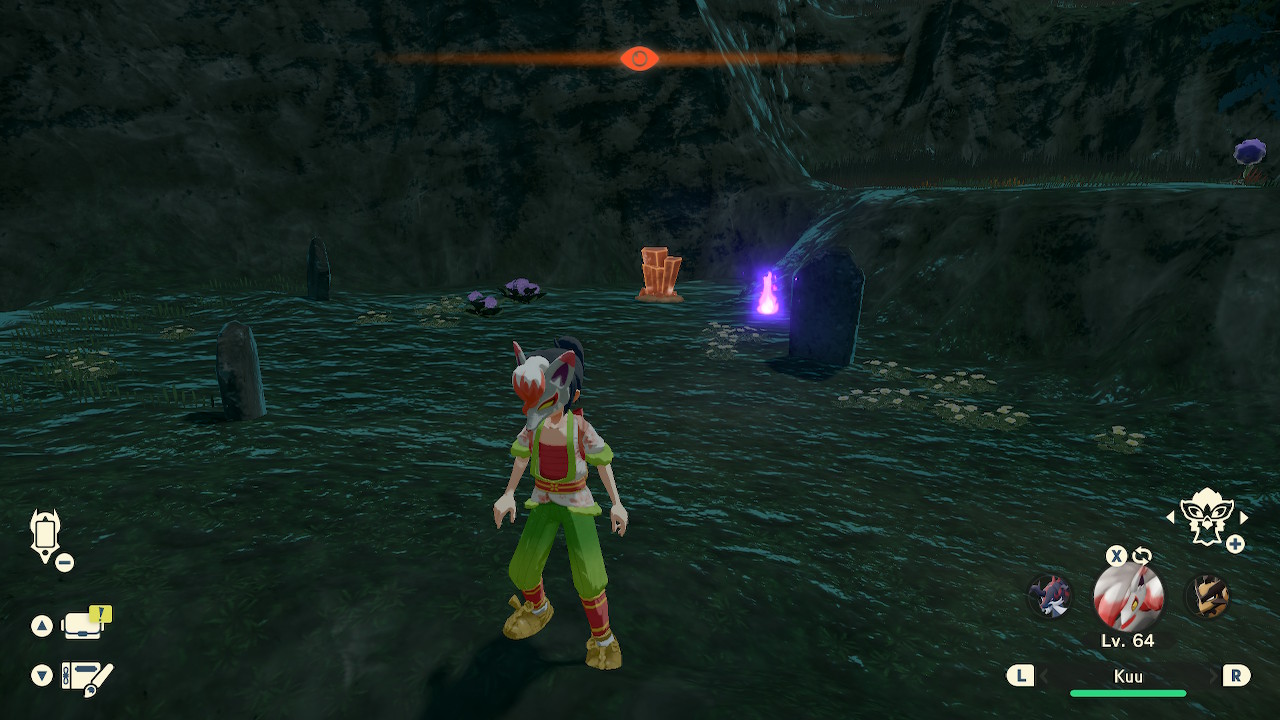Open the notebook and brush Pokédex icon
This screenshot has width=1280, height=720.
[x=87, y=677]
